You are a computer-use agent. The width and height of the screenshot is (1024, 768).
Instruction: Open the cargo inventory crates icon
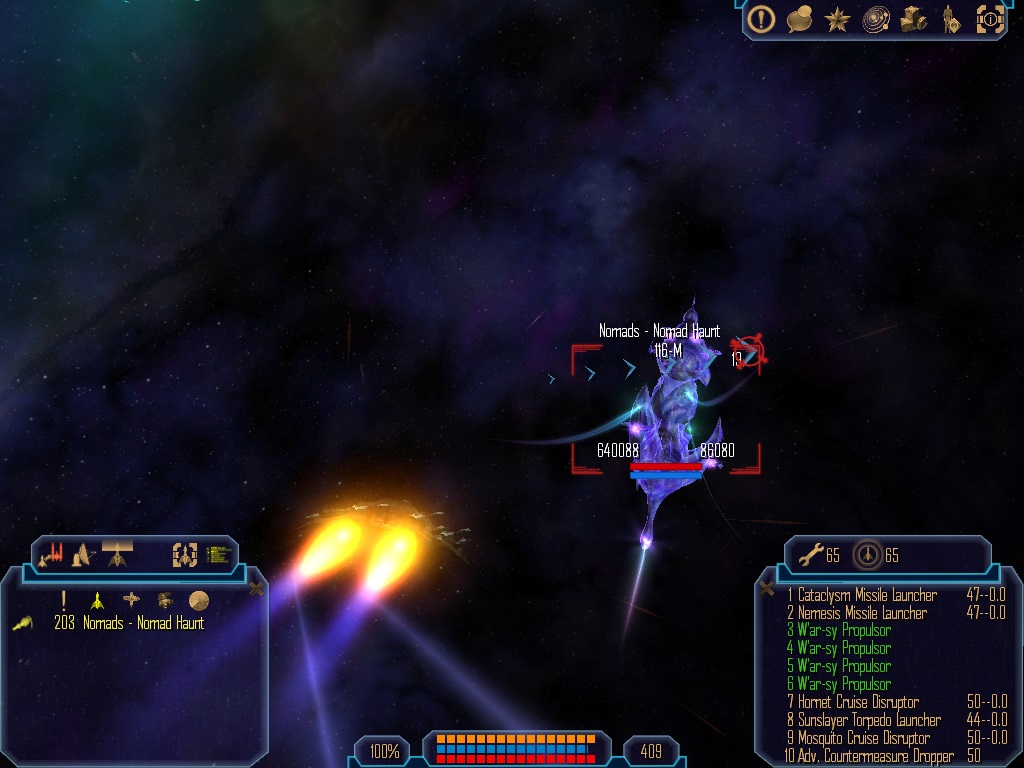click(x=914, y=19)
